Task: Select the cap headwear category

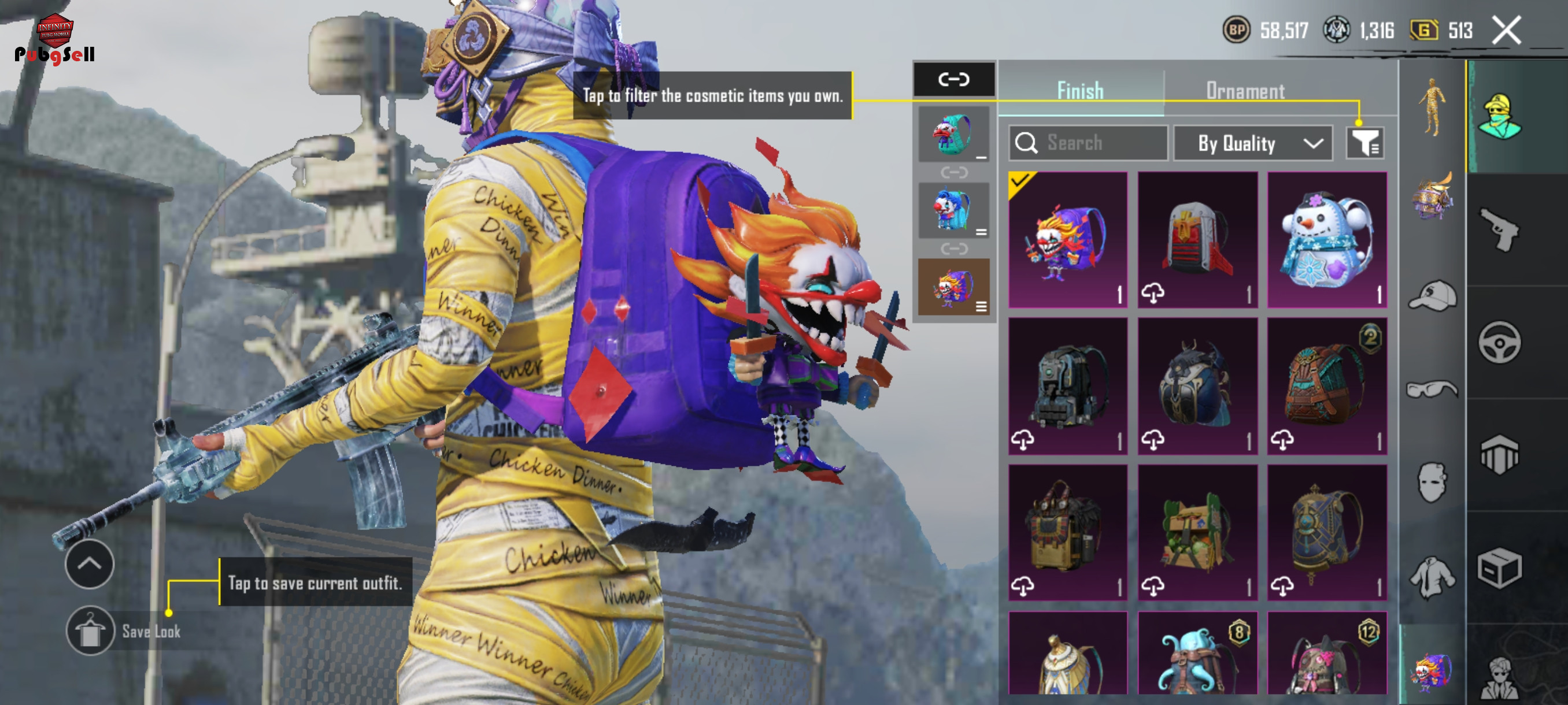Action: click(x=1432, y=296)
